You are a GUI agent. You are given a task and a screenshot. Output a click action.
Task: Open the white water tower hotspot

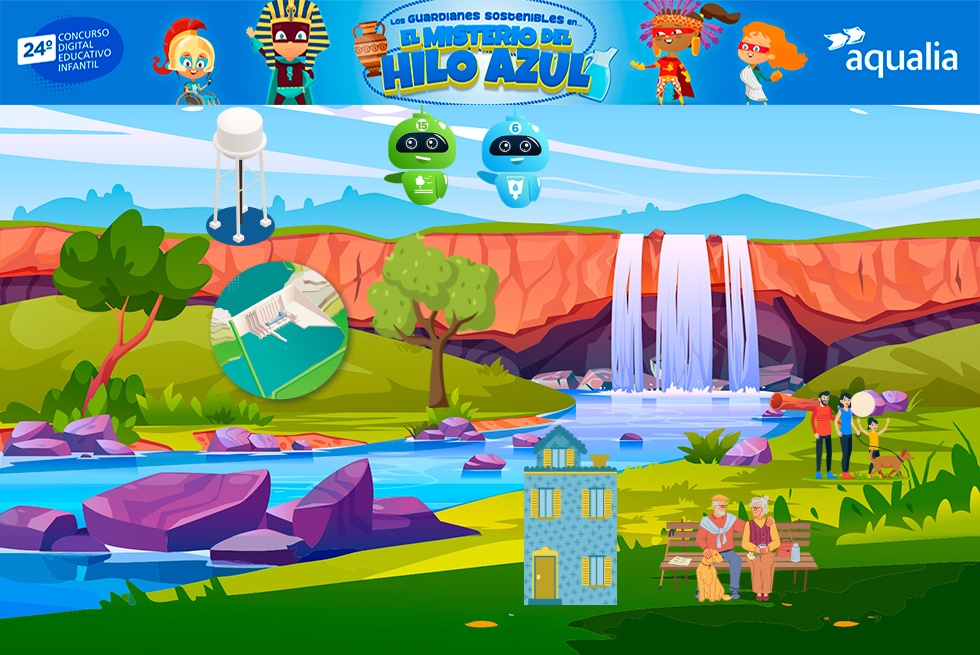240,175
